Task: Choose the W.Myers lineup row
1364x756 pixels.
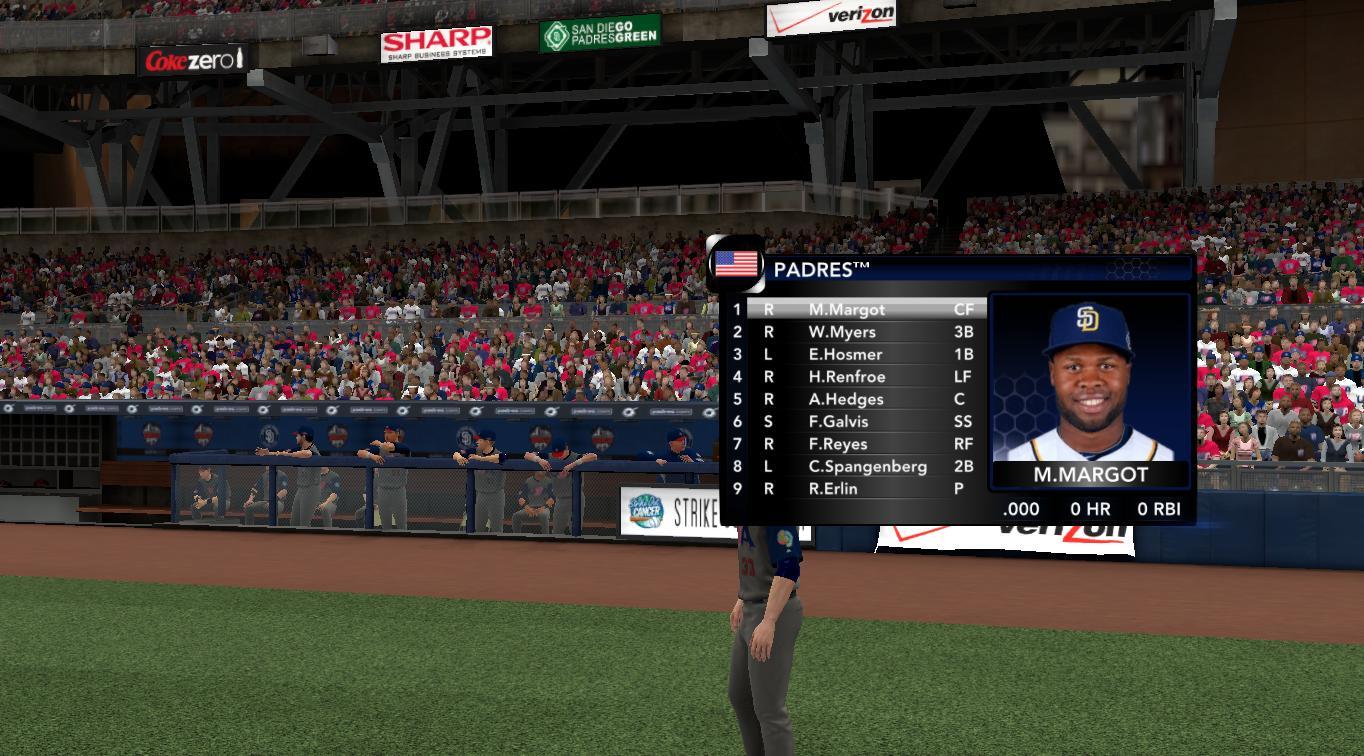Action: [x=842, y=332]
